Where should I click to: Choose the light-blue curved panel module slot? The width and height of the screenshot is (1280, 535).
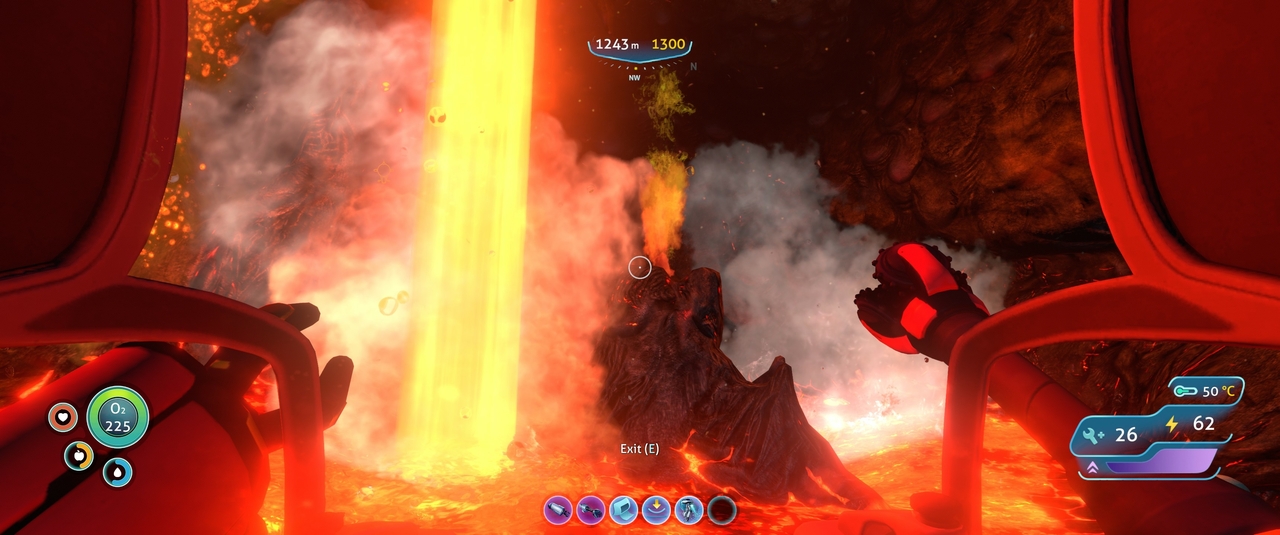624,510
